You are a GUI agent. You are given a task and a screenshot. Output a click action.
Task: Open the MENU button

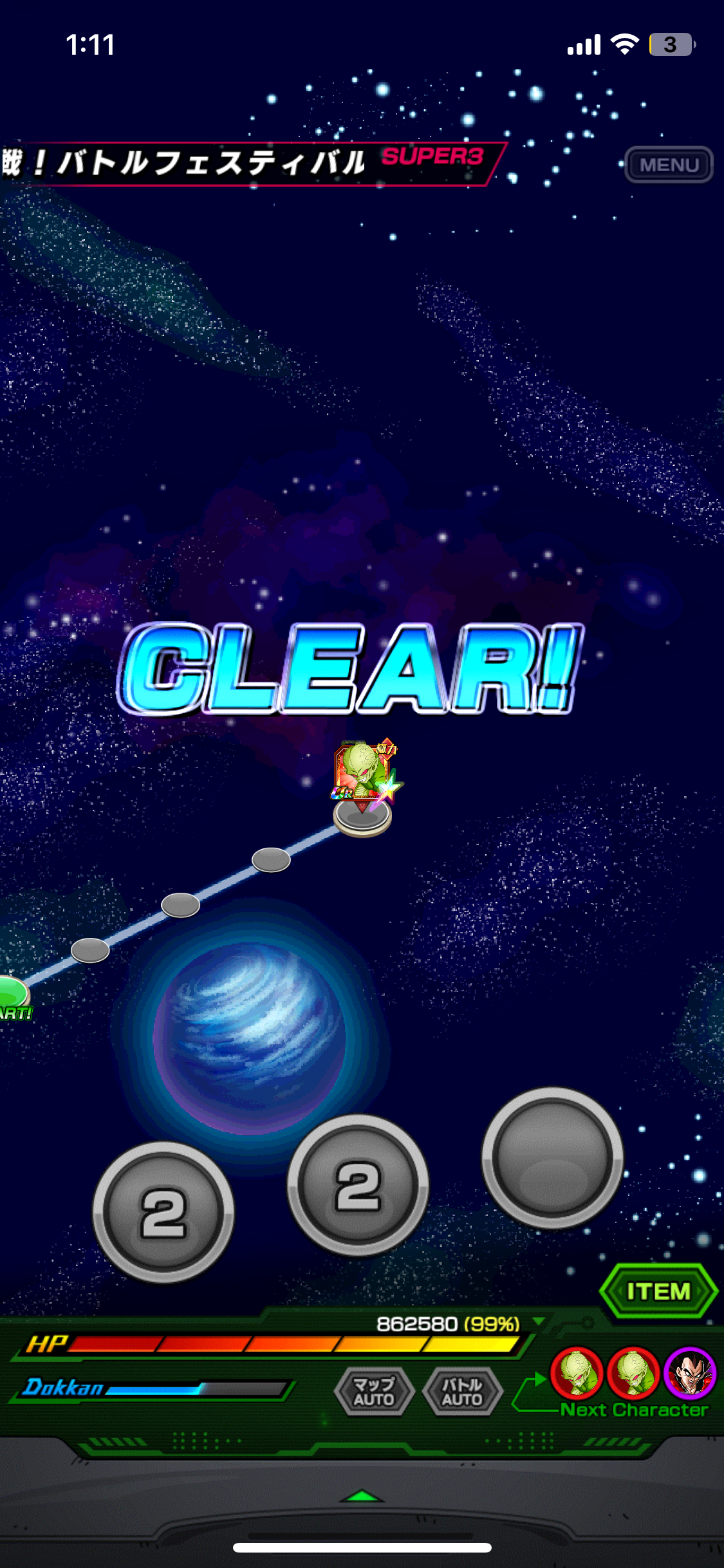pyautogui.click(x=669, y=165)
